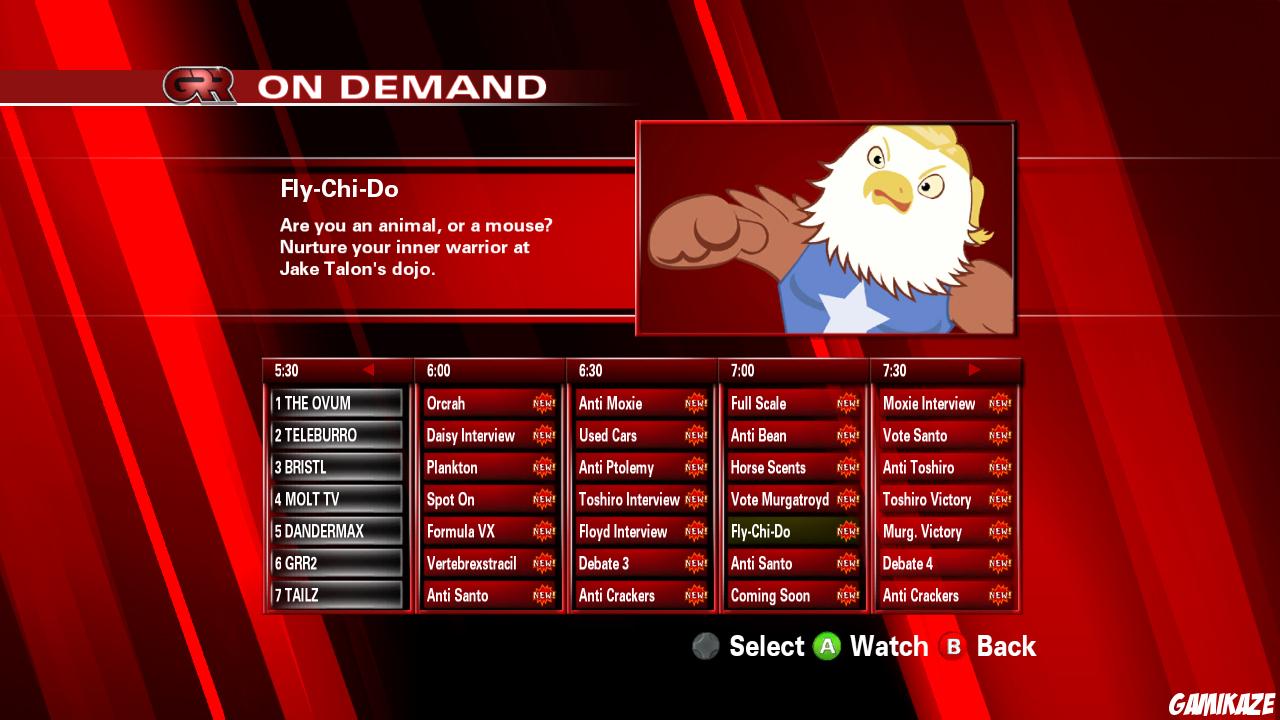Select channel 4 MOLT TV
1280x720 pixels.
point(333,498)
